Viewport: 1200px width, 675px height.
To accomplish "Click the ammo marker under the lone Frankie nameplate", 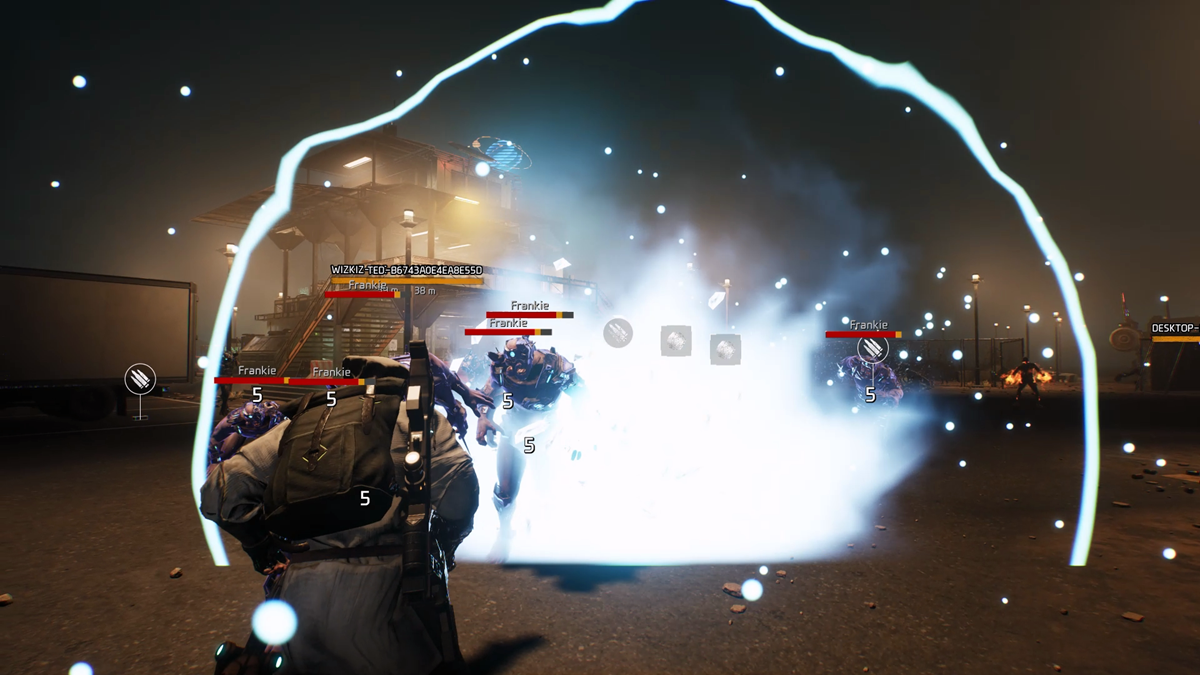I will coord(872,348).
